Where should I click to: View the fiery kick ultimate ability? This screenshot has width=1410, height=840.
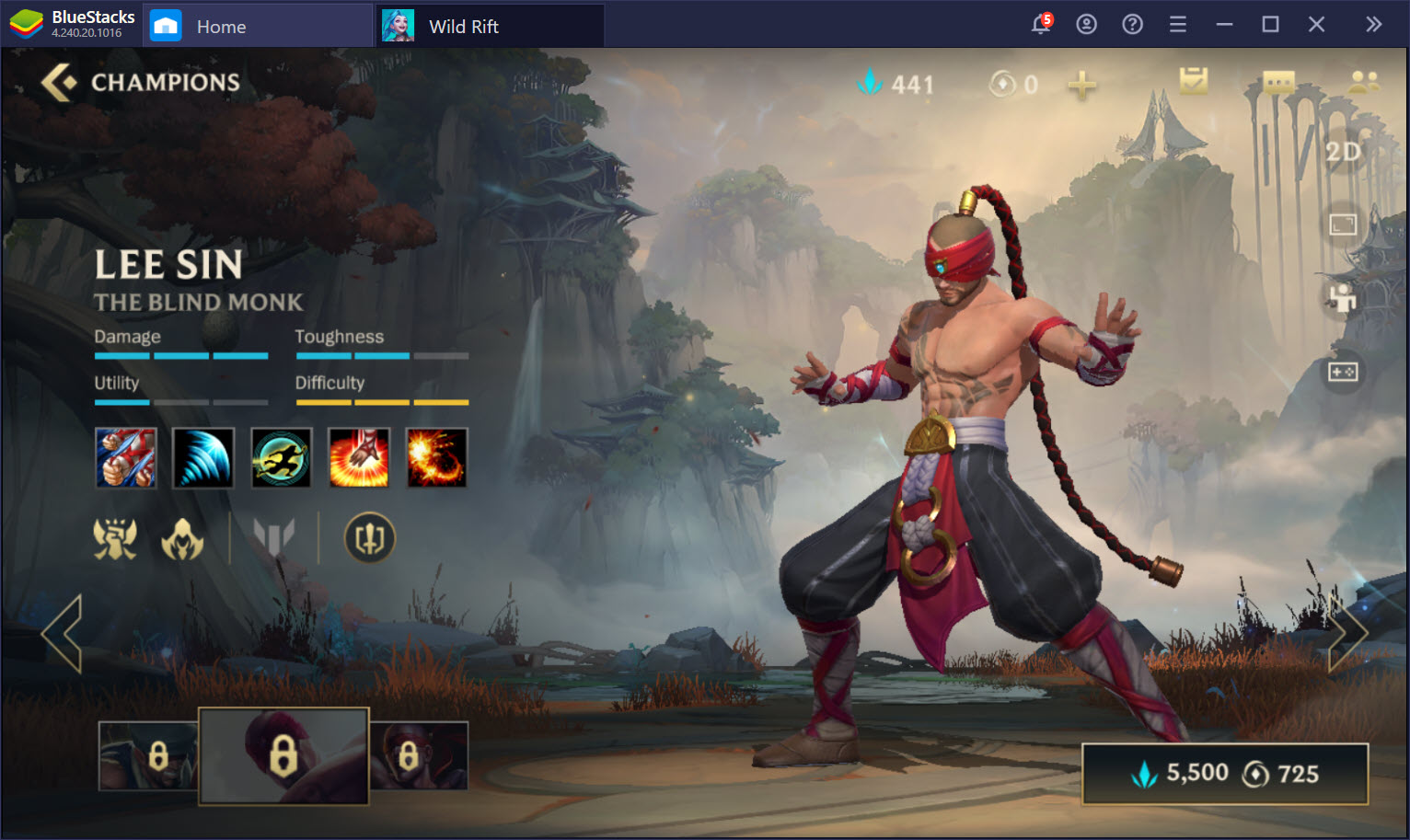(x=436, y=457)
